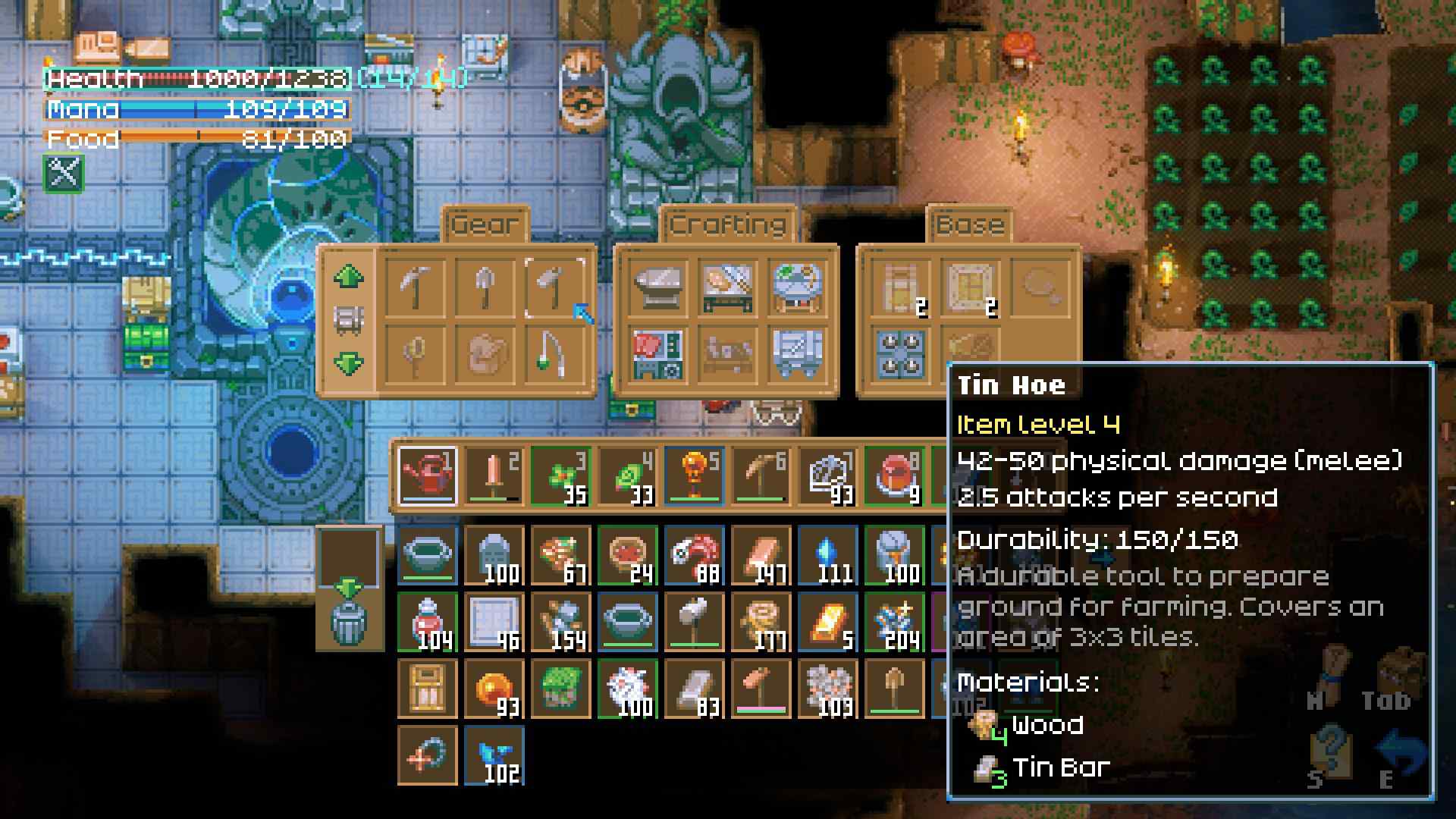The image size is (1456, 819).
Task: Select the golden trophy in hotbar slot 5
Action: click(x=695, y=476)
